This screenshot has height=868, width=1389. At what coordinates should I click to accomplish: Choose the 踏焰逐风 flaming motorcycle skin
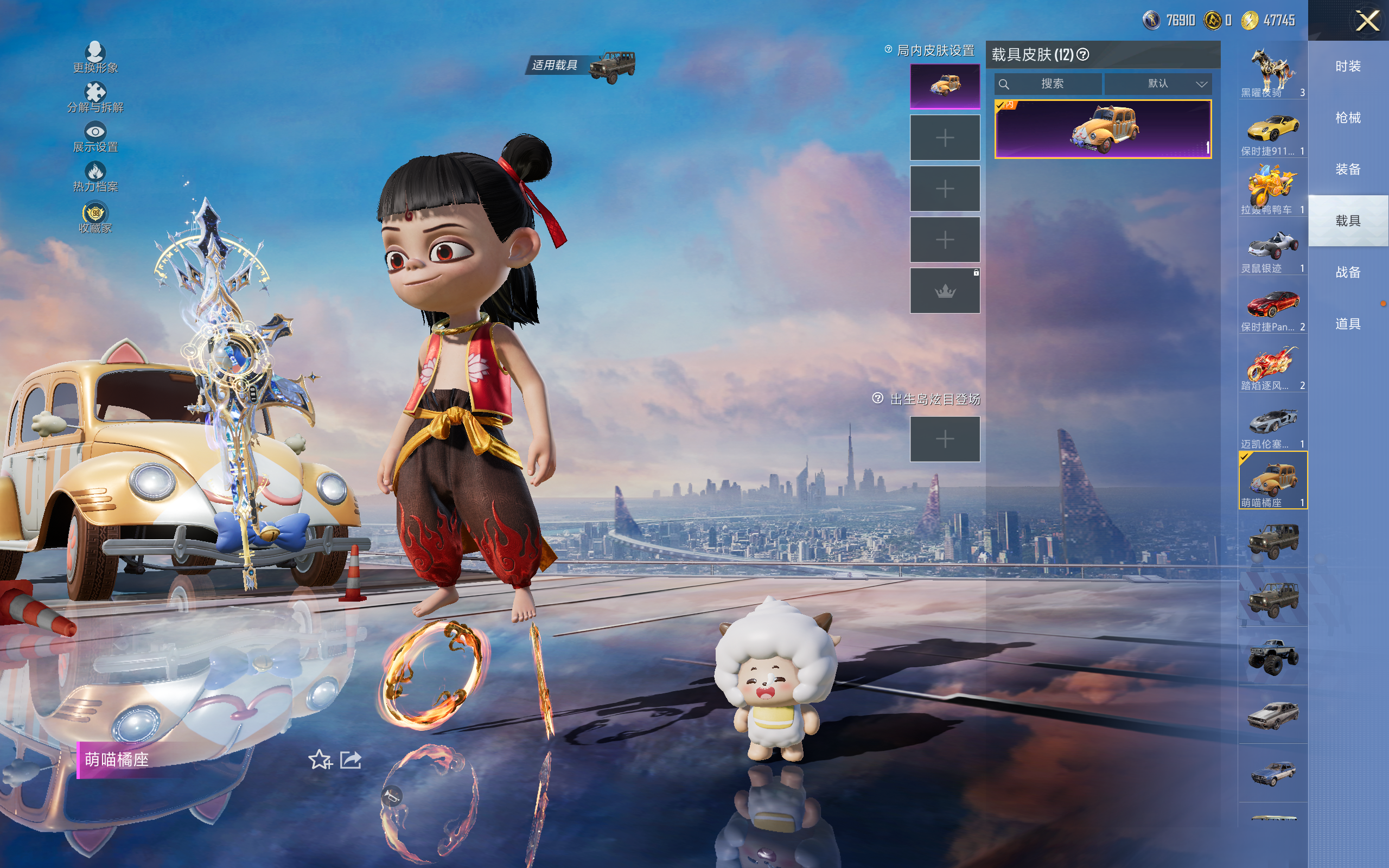tap(1272, 365)
